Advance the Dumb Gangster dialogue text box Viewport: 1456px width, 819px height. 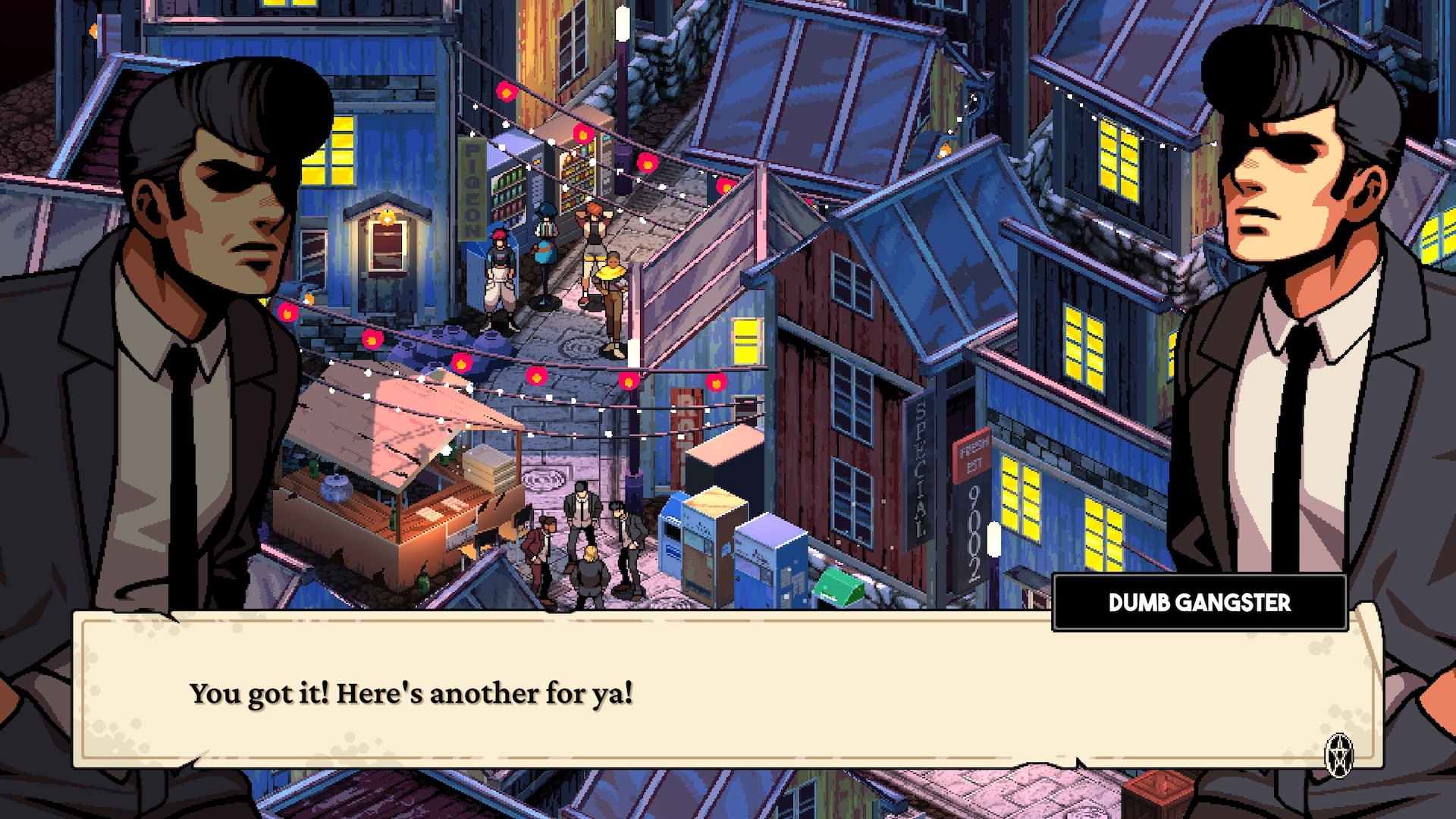[x=726, y=690]
